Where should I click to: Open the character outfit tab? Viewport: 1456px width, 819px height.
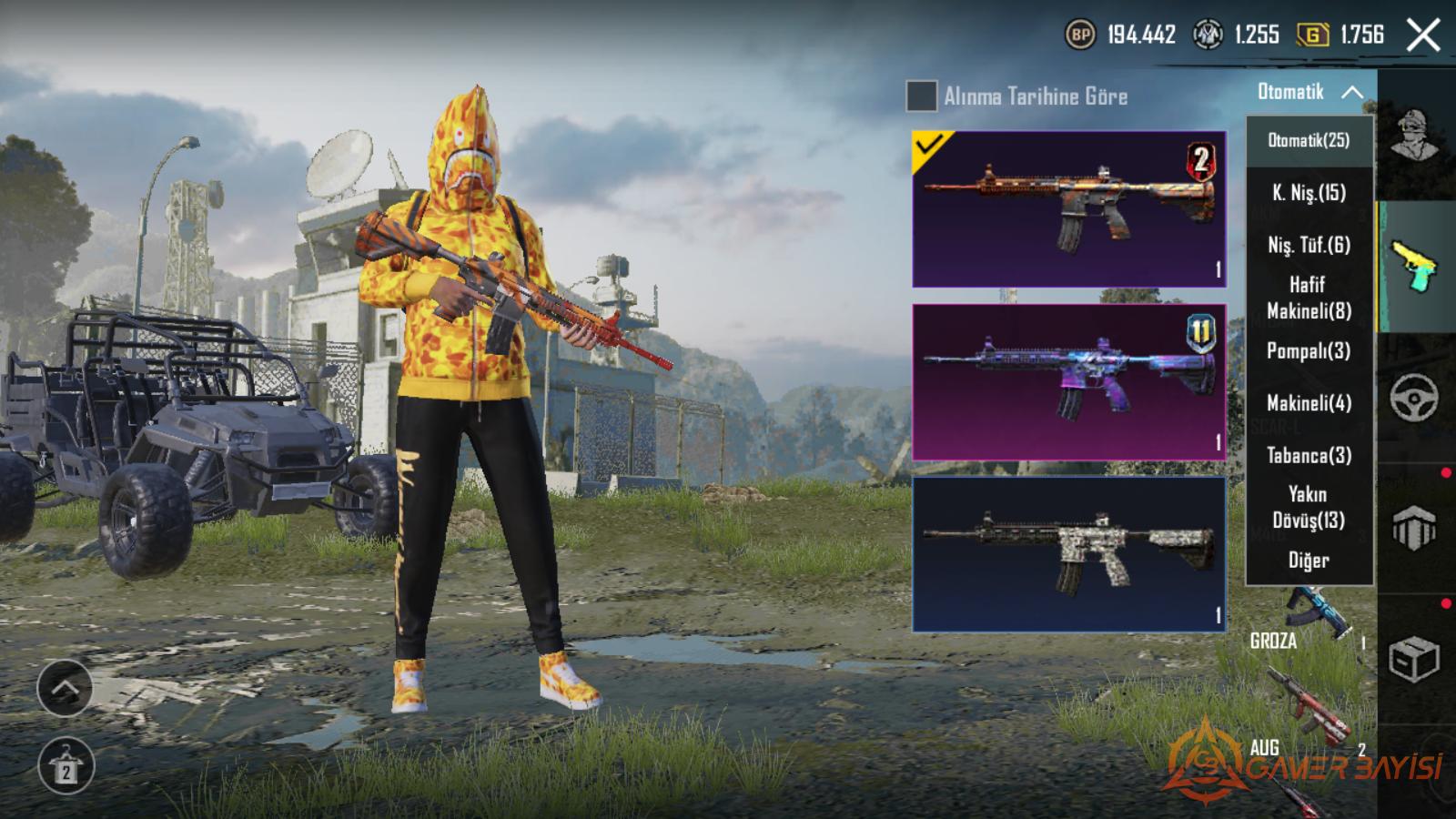1415,136
